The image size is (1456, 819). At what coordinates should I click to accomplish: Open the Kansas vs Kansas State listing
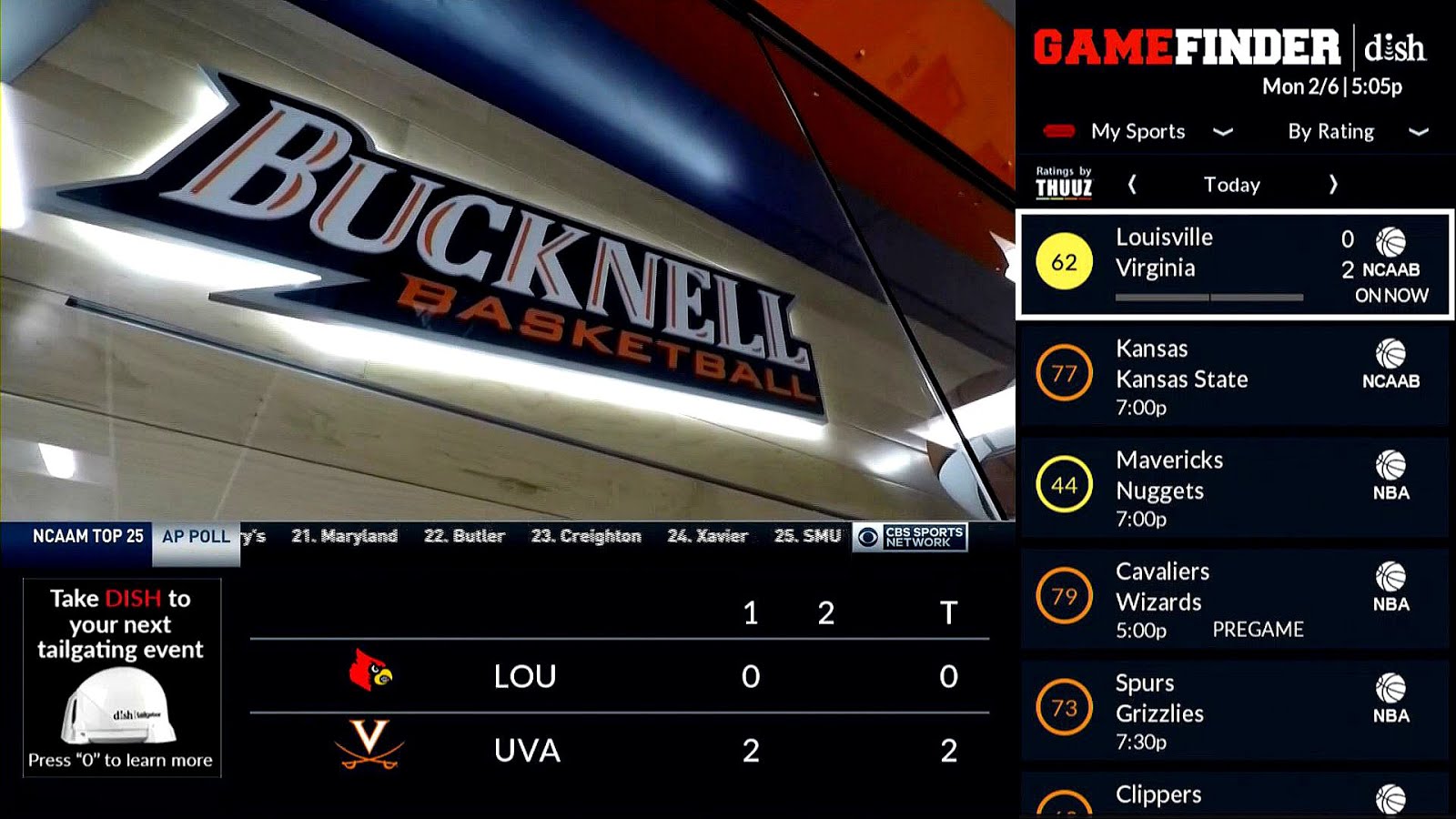(1210, 371)
